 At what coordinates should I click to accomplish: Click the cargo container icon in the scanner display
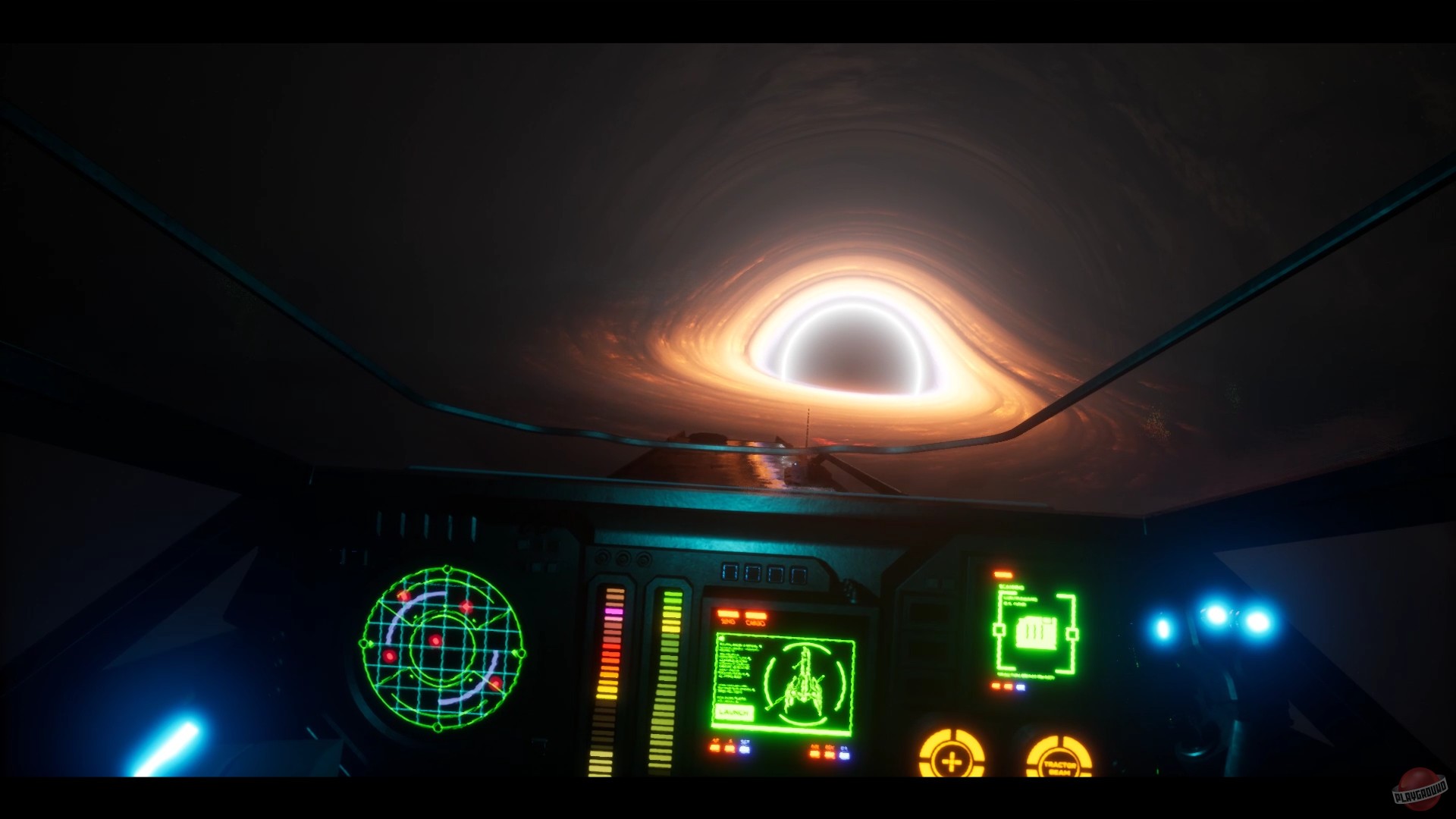point(1037,632)
